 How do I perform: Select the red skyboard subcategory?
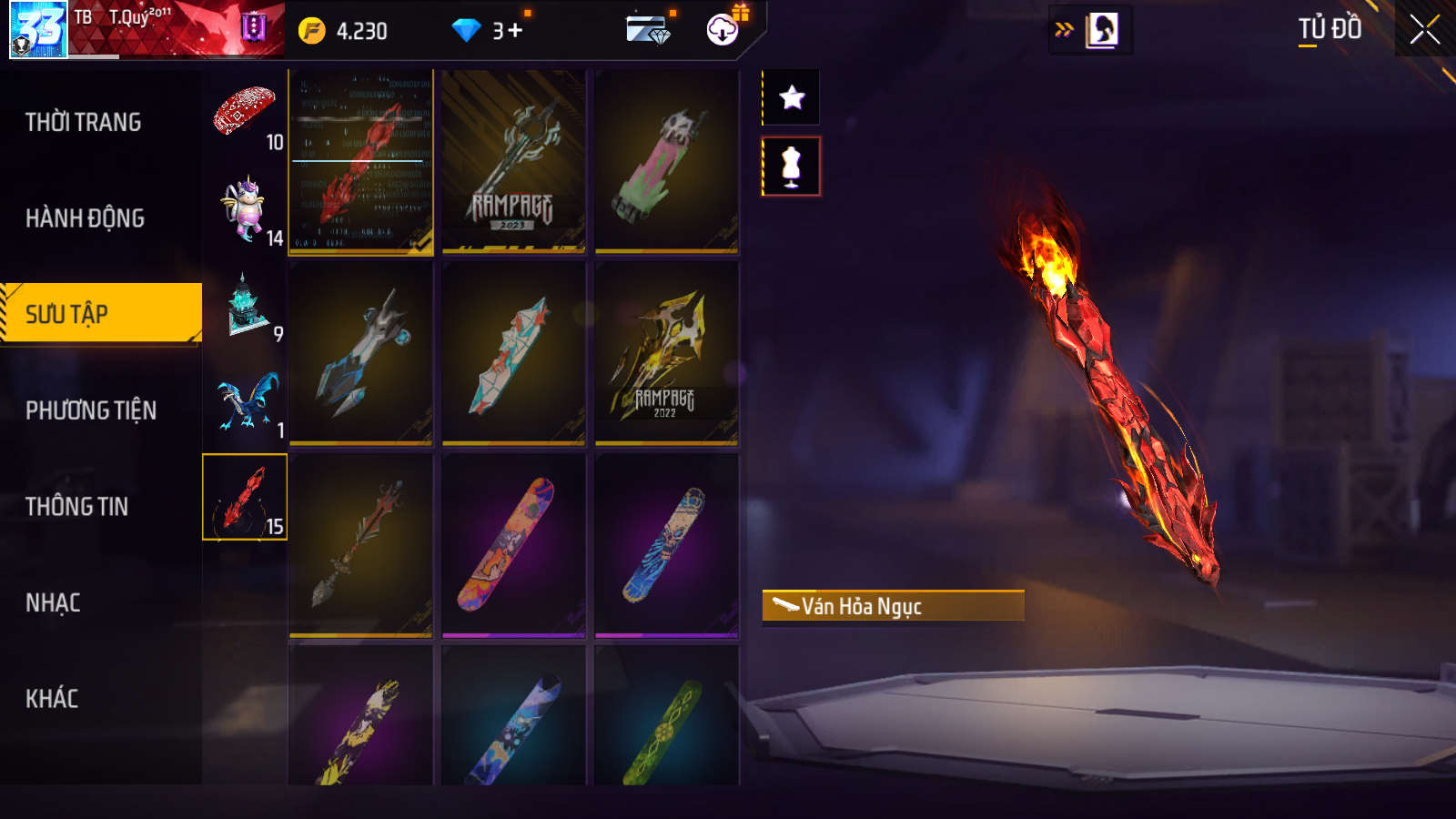244,497
